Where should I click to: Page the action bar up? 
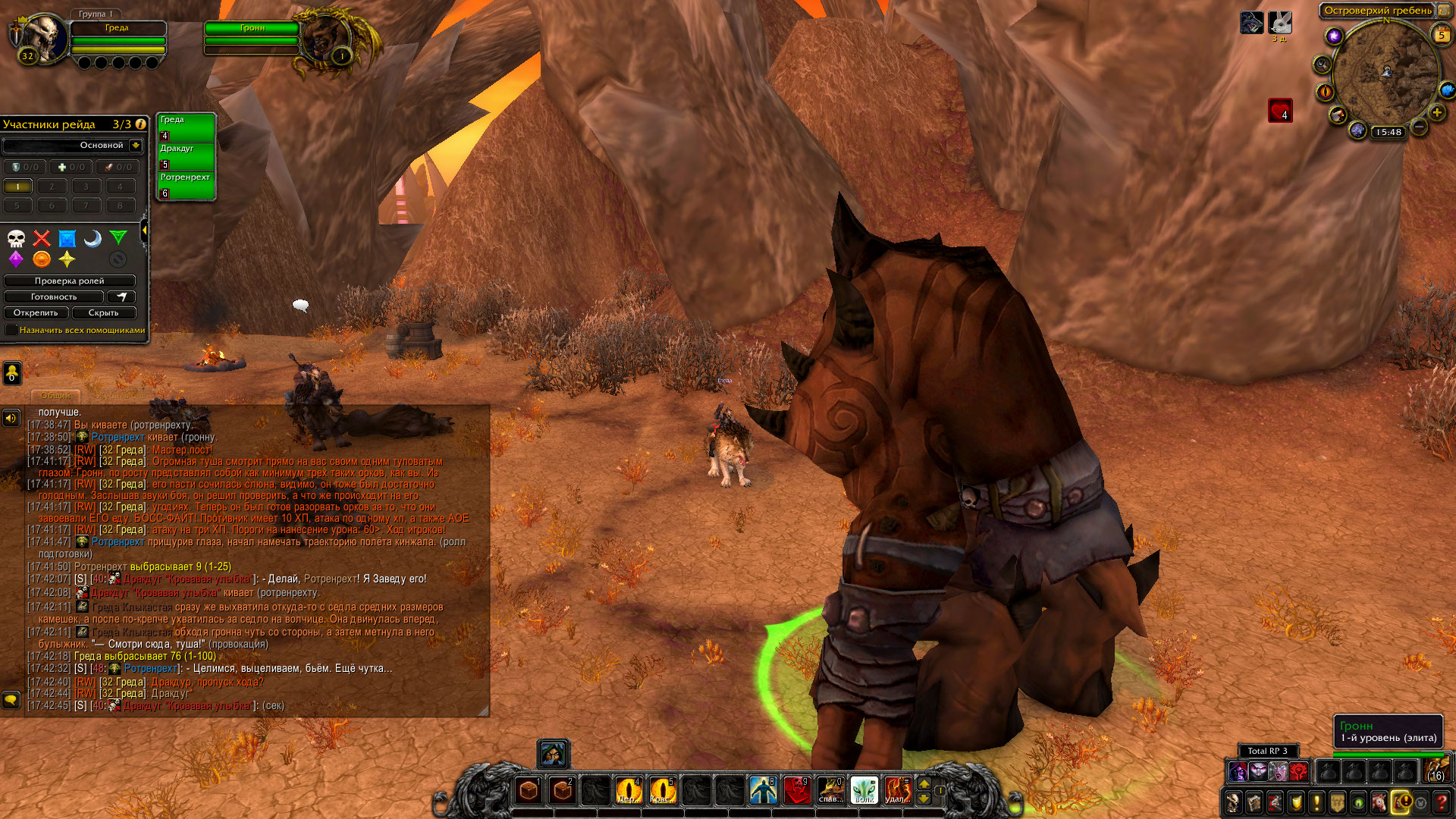[x=924, y=783]
